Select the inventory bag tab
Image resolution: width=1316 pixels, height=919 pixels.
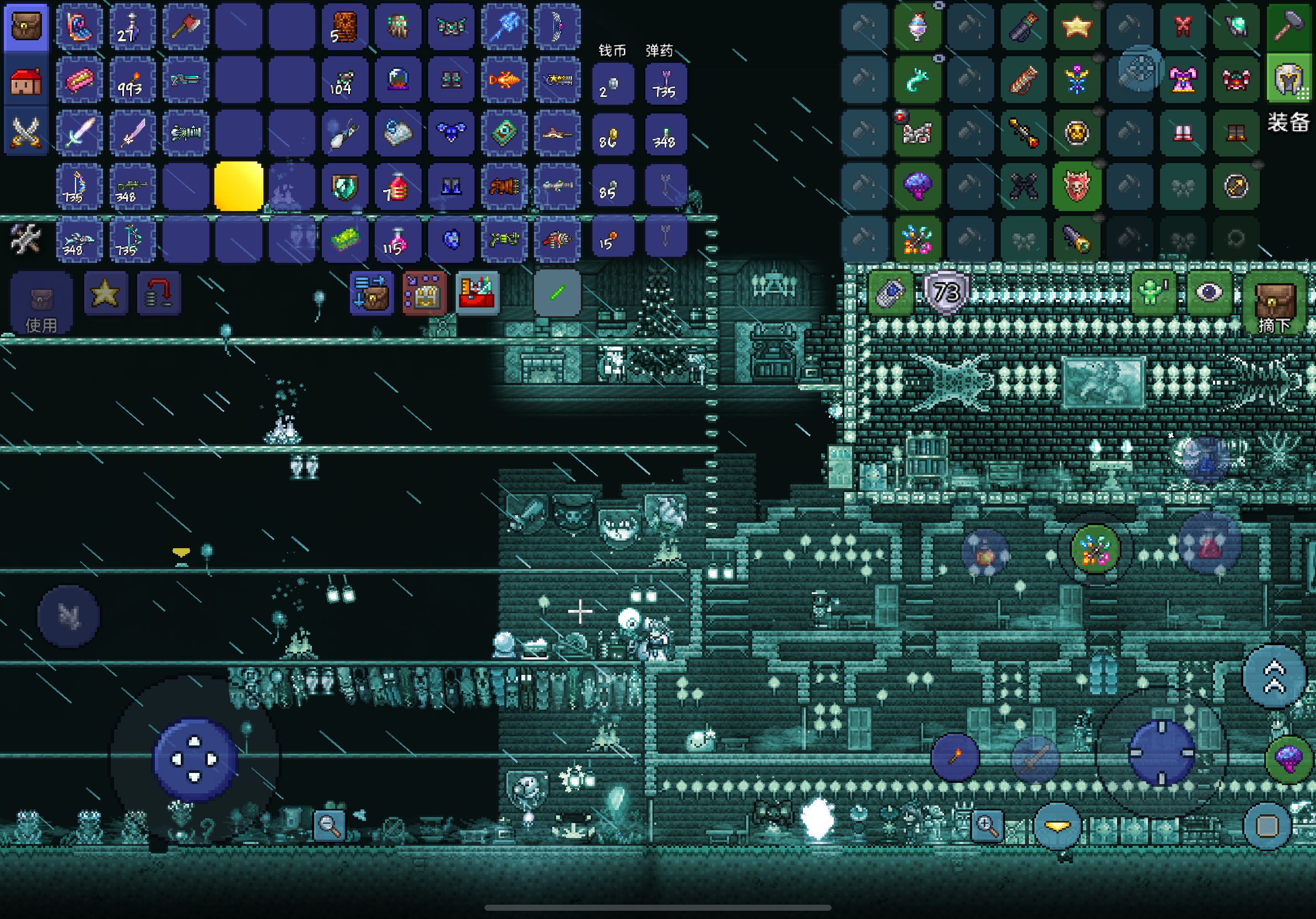point(26,28)
